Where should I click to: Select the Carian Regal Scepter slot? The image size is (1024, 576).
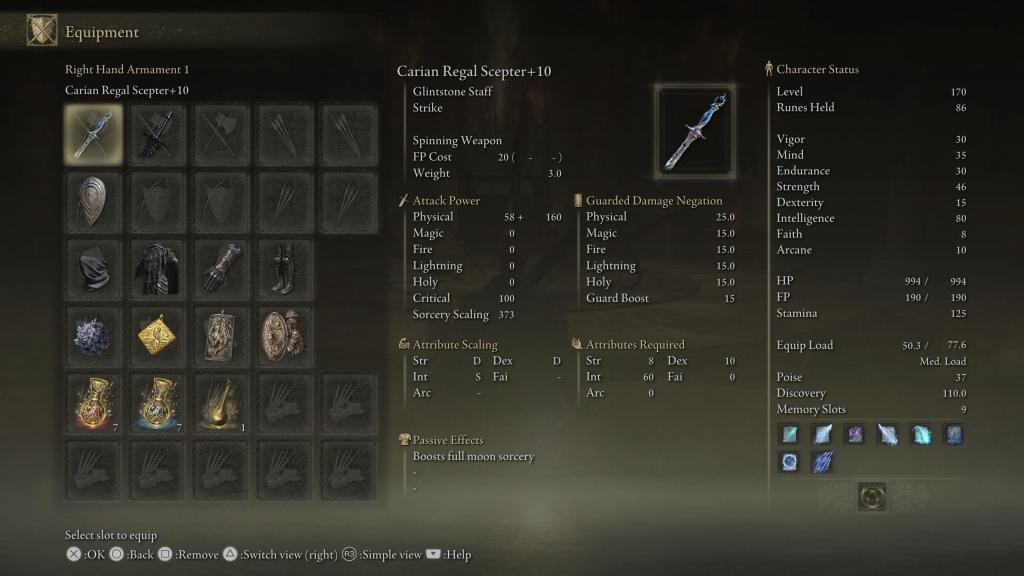[94, 134]
